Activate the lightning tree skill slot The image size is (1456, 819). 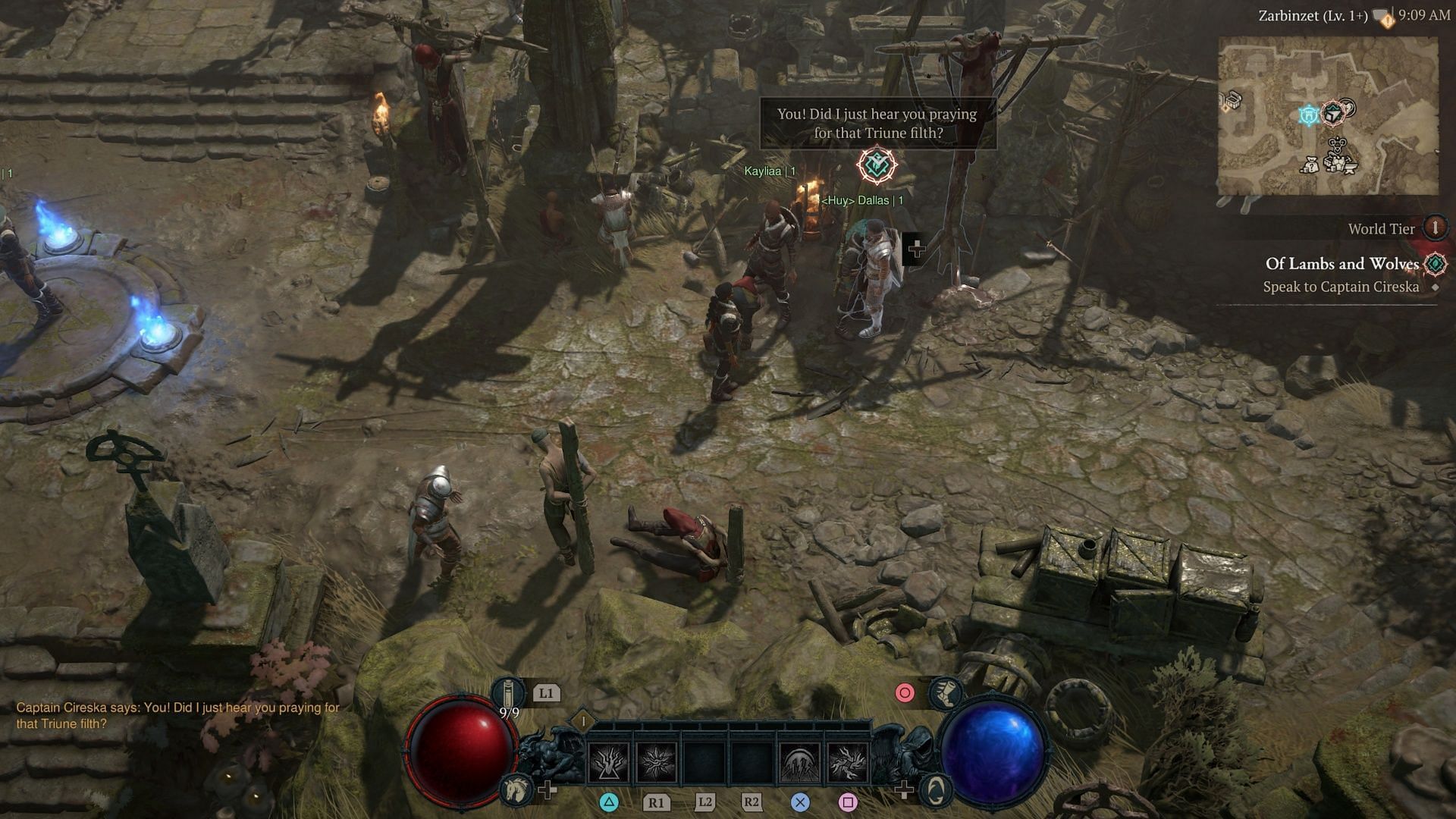pyautogui.click(x=608, y=761)
